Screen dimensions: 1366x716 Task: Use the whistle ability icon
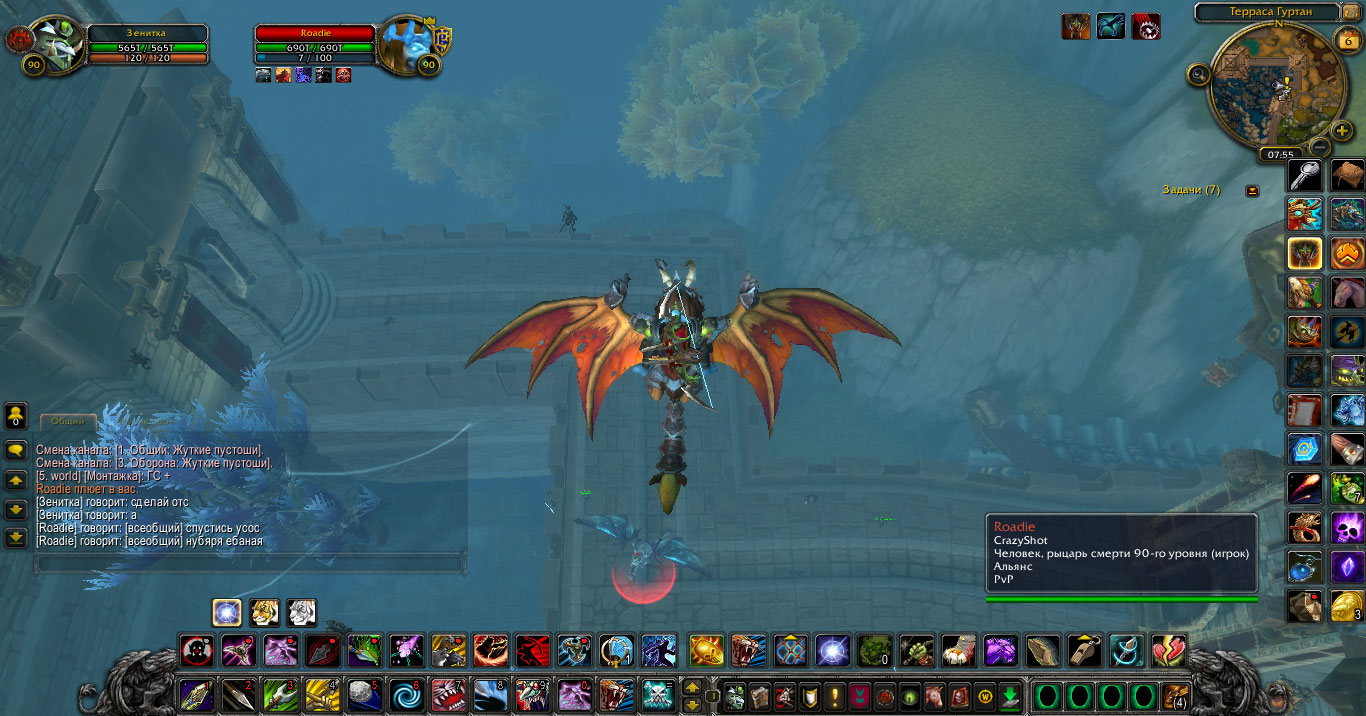(x=1084, y=651)
